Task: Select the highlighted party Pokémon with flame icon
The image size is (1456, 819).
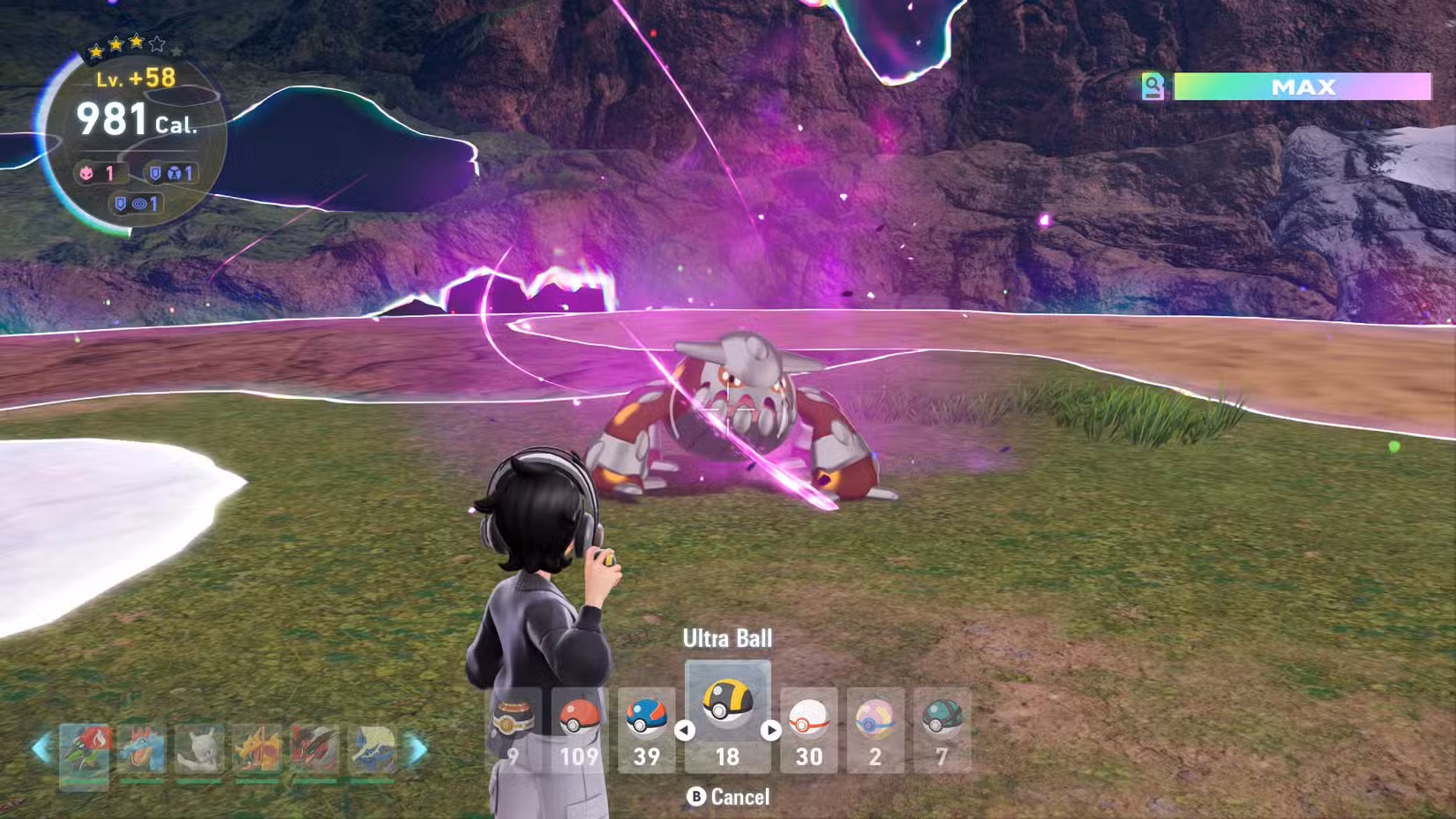Action: [85, 753]
